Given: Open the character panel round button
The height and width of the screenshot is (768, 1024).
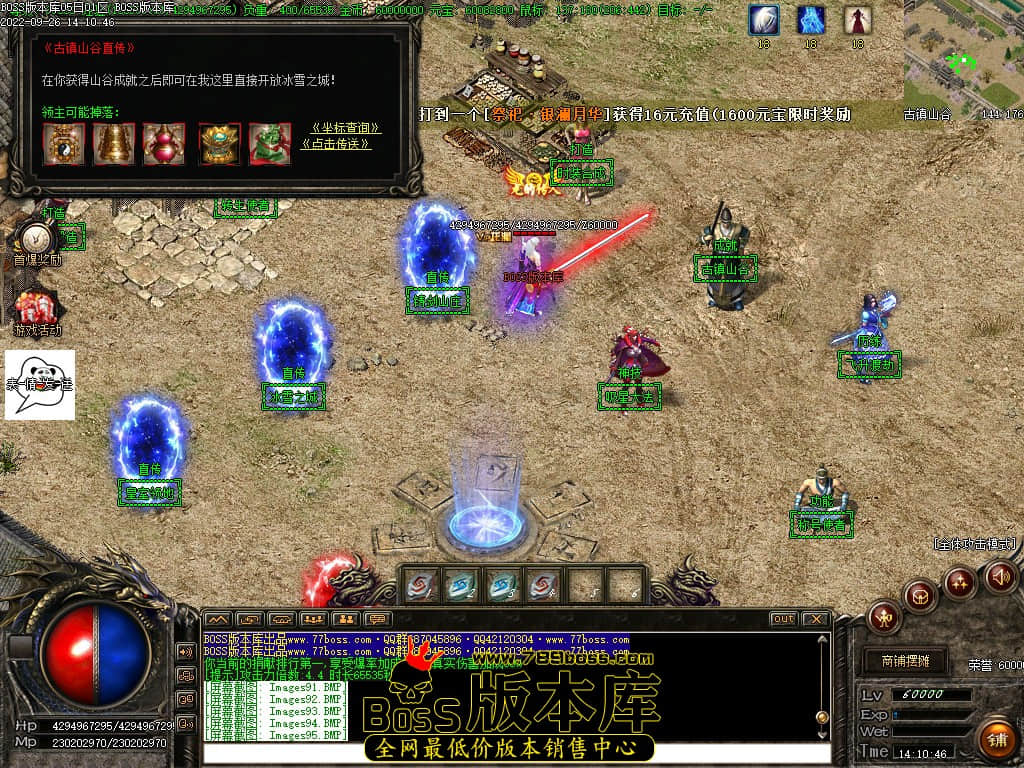Looking at the screenshot, I should (x=885, y=617).
